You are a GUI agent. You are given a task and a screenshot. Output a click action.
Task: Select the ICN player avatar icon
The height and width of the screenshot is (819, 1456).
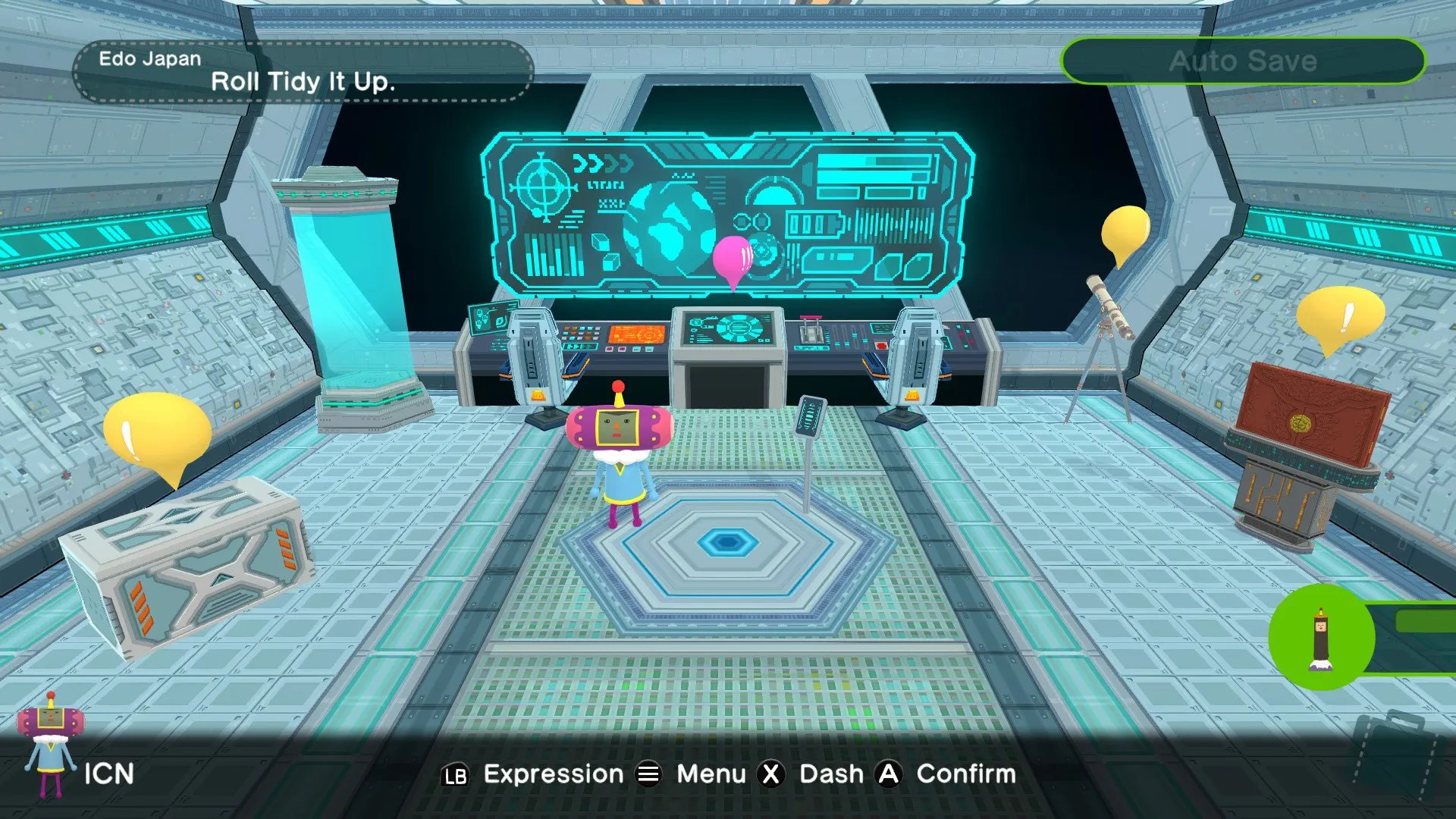(x=50, y=745)
